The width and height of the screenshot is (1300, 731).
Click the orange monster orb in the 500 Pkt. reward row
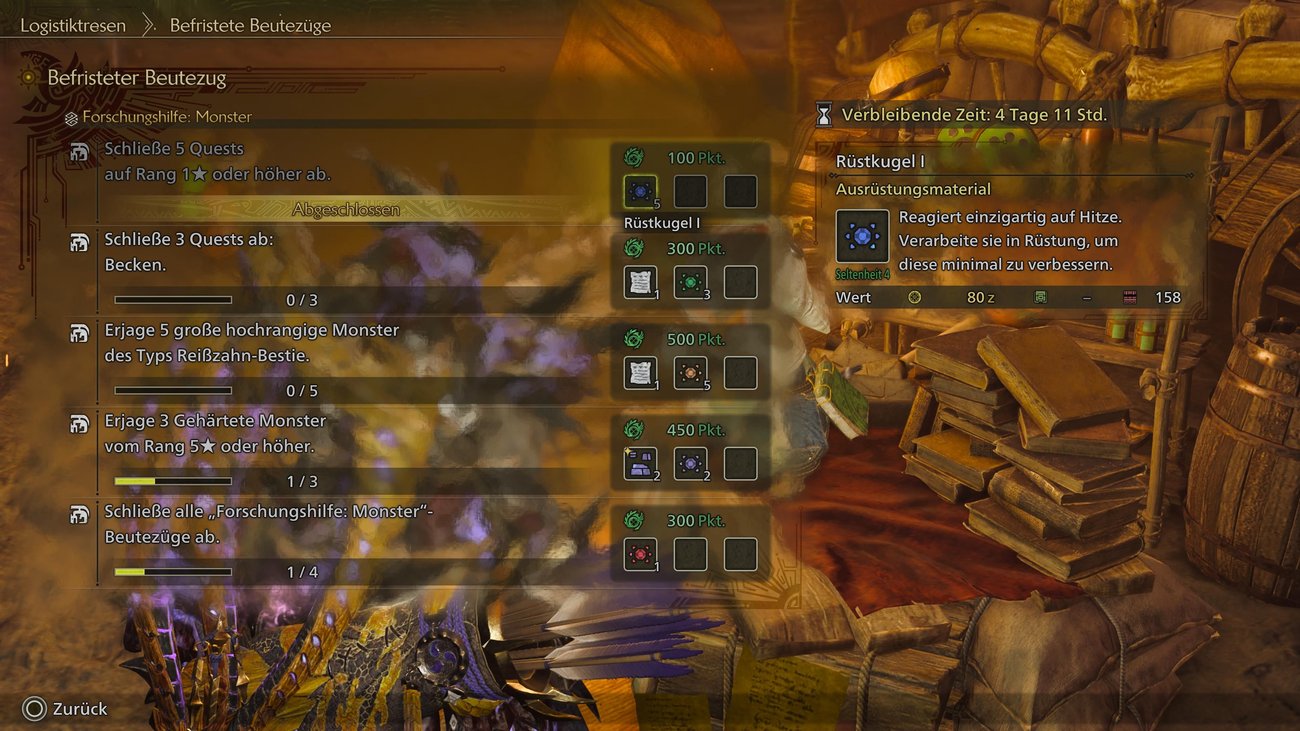tap(690, 372)
